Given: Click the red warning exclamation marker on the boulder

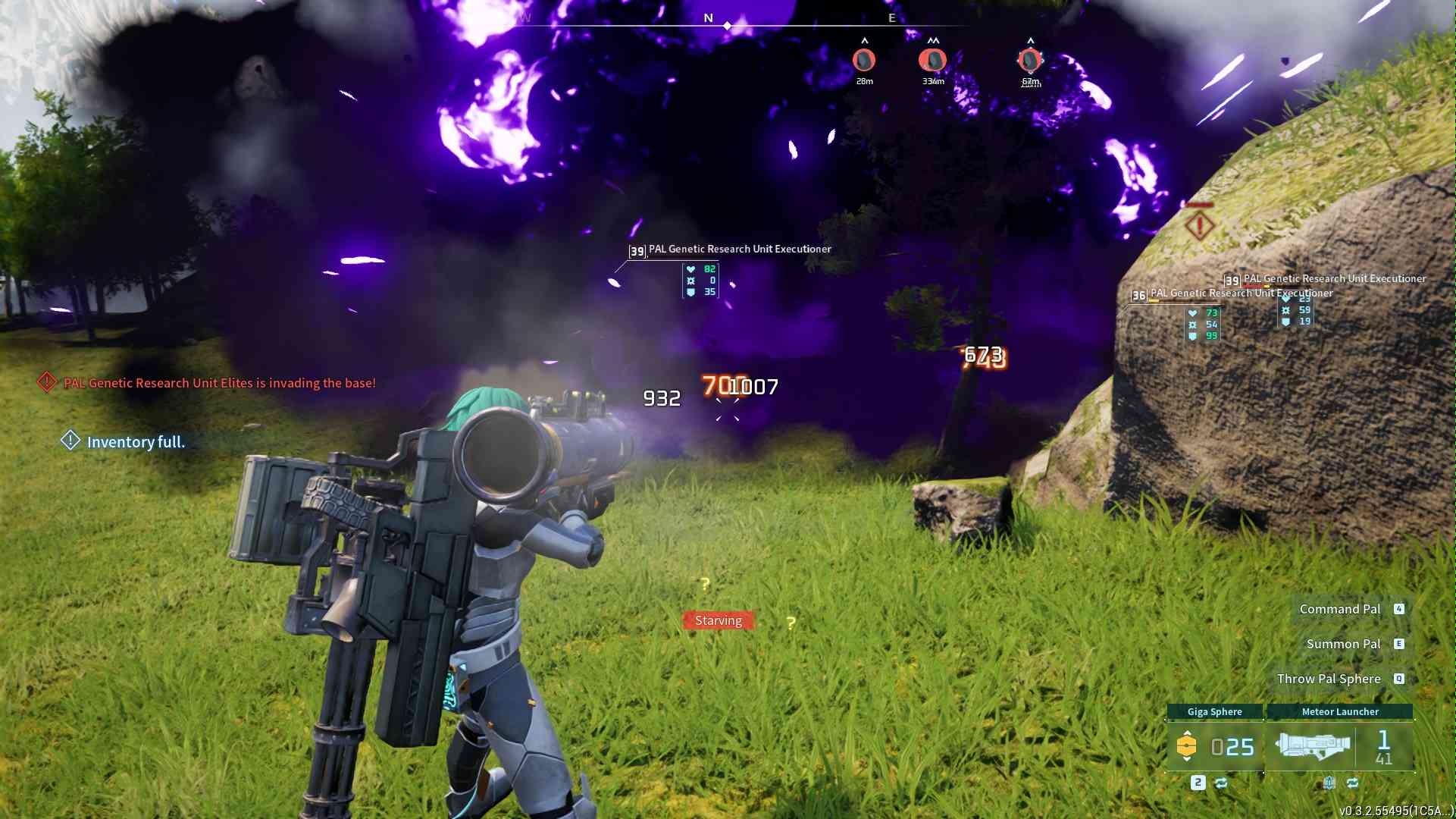Looking at the screenshot, I should 1199,225.
